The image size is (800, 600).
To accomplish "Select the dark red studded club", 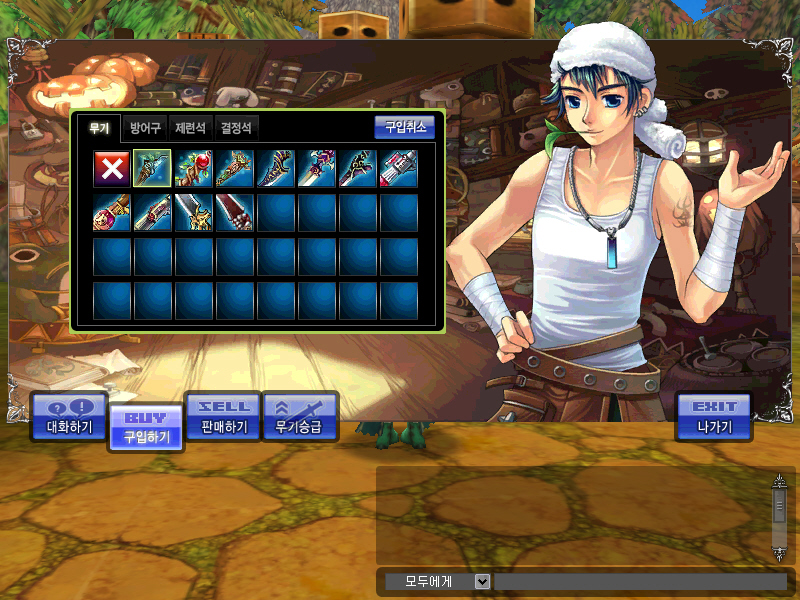I will point(234,212).
